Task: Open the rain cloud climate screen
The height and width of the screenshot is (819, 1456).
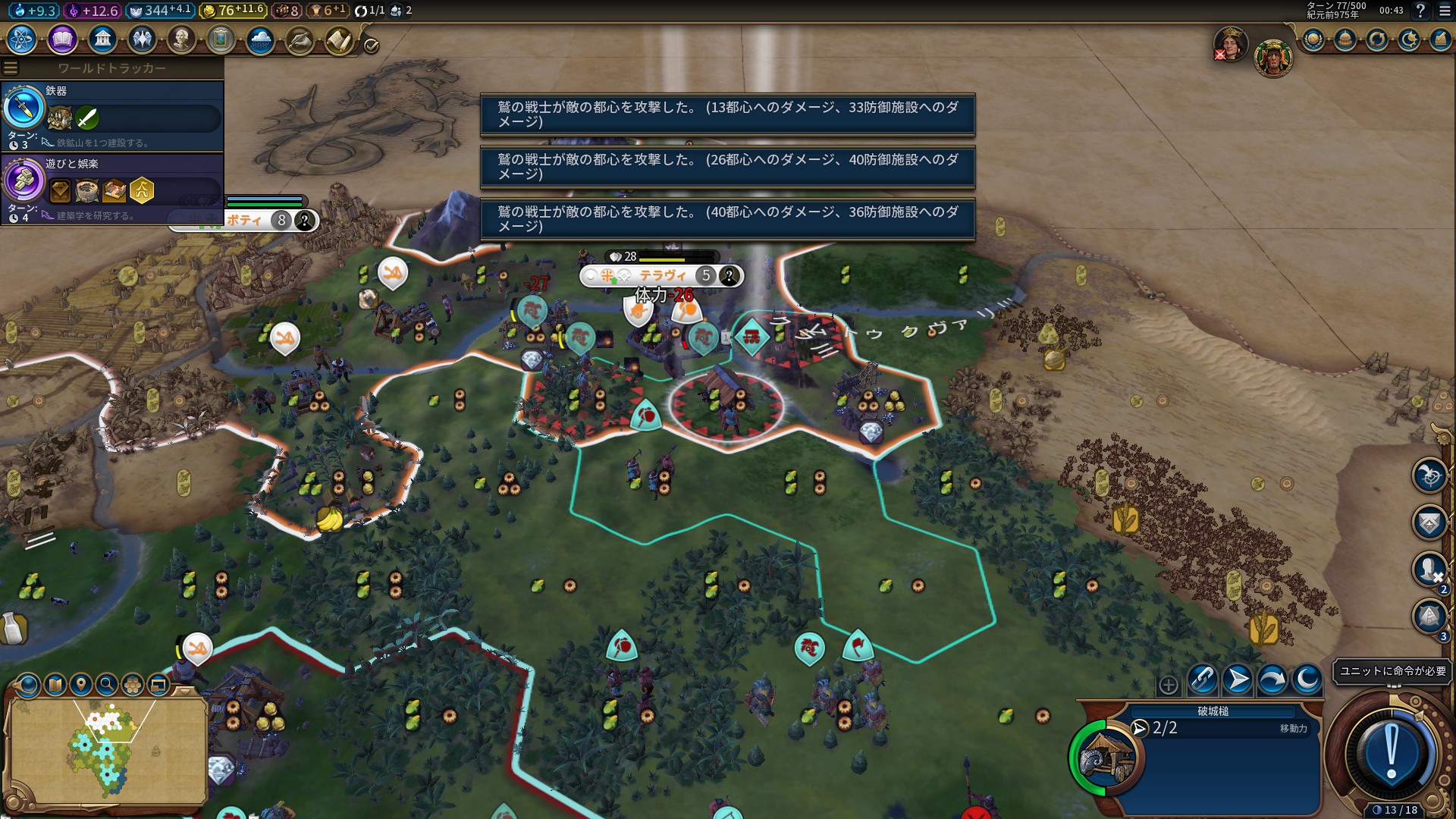Action: click(260, 39)
